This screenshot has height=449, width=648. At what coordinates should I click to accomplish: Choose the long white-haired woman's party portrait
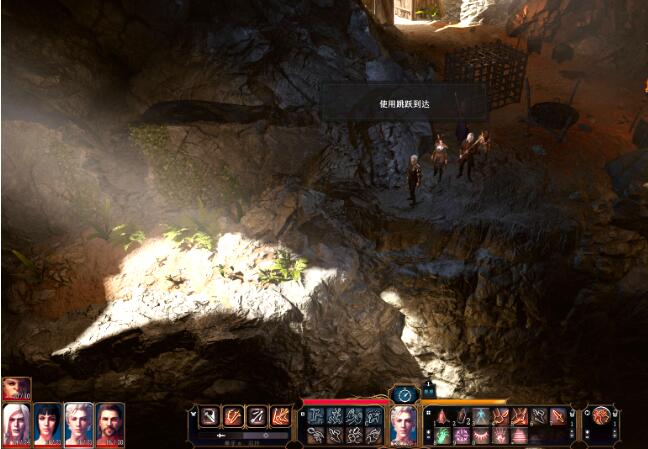coord(16,424)
